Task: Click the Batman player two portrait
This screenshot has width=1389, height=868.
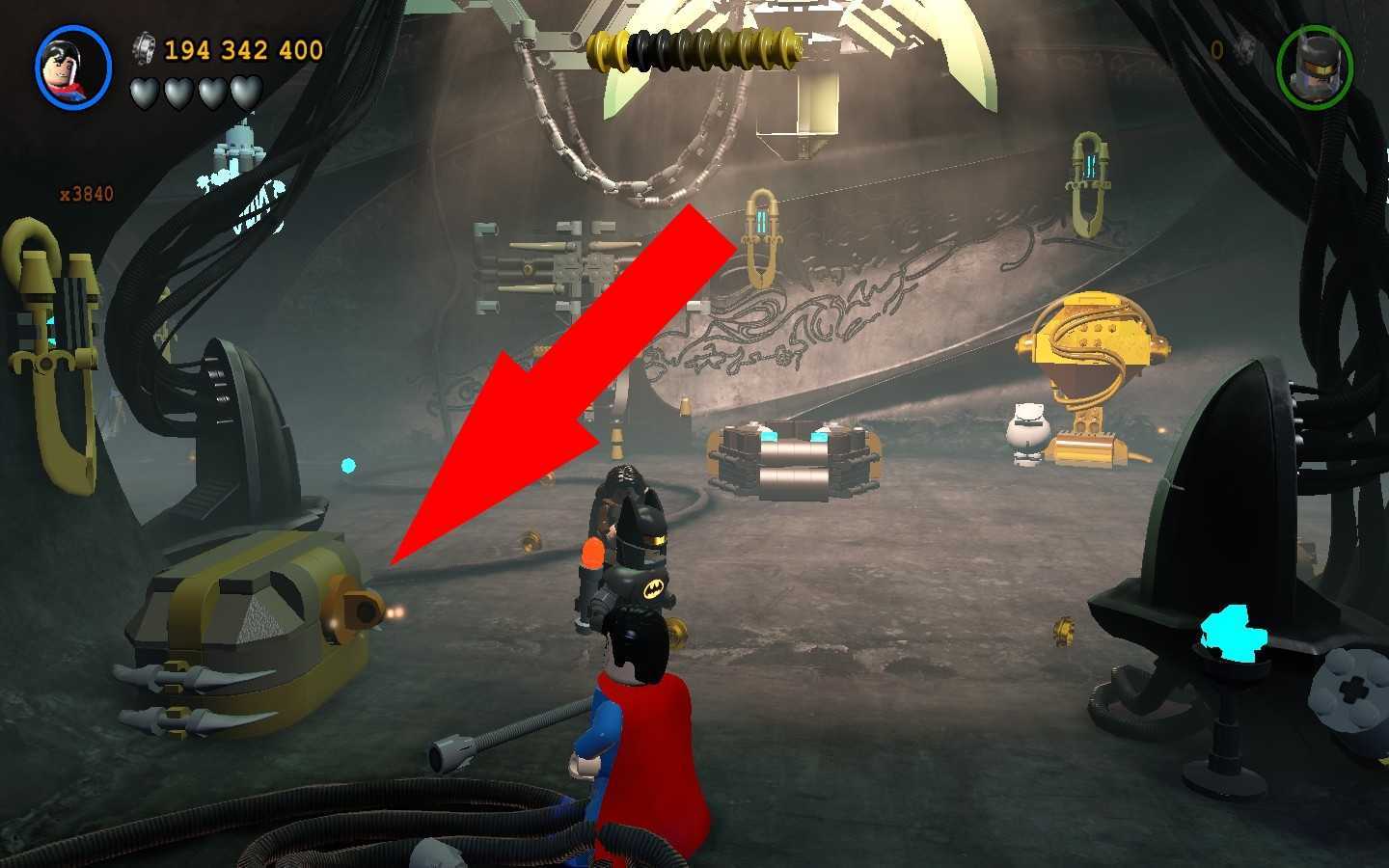Action: pyautogui.click(x=1314, y=68)
